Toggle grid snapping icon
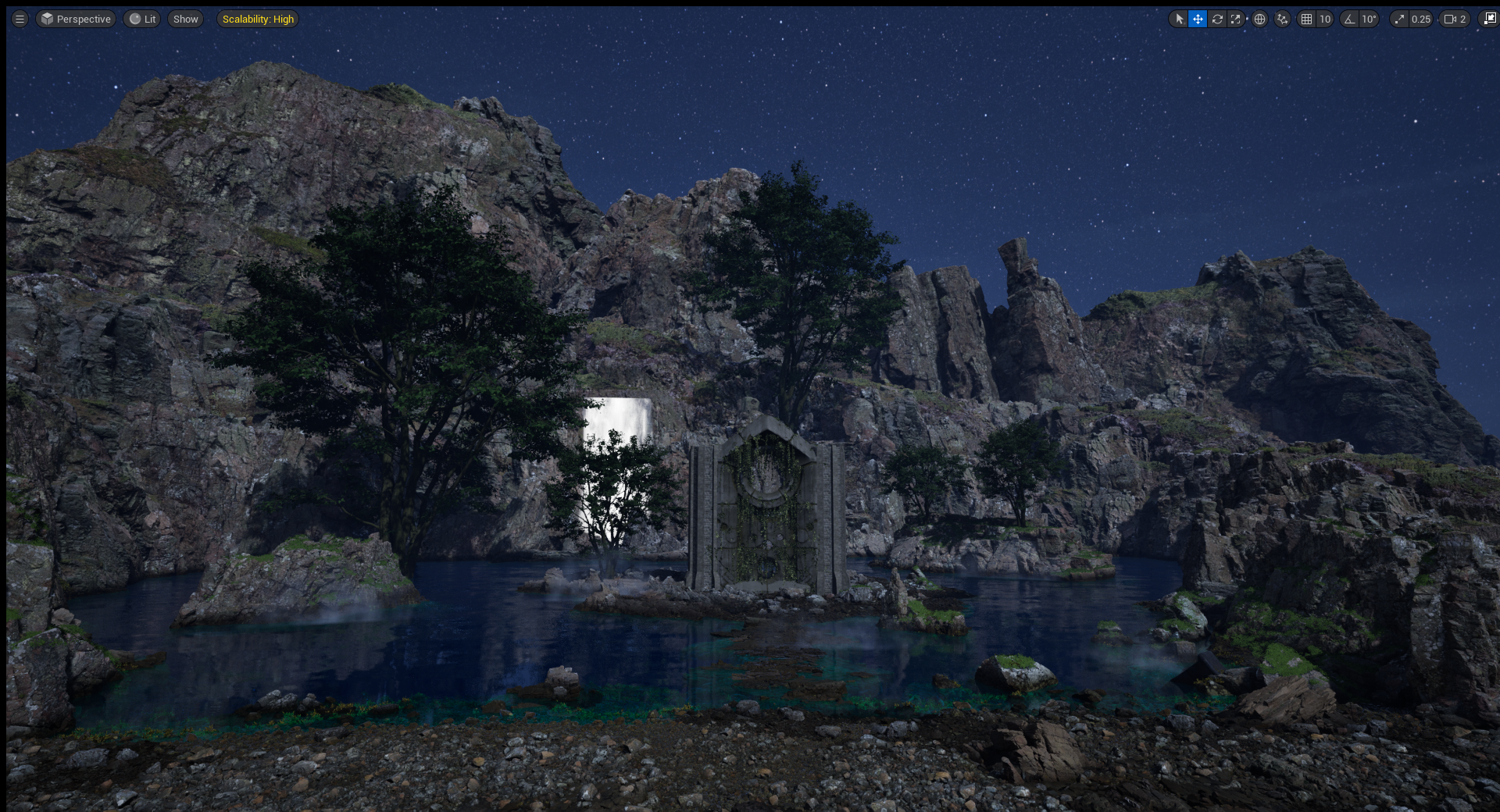The height and width of the screenshot is (812, 1500). pos(1307,19)
